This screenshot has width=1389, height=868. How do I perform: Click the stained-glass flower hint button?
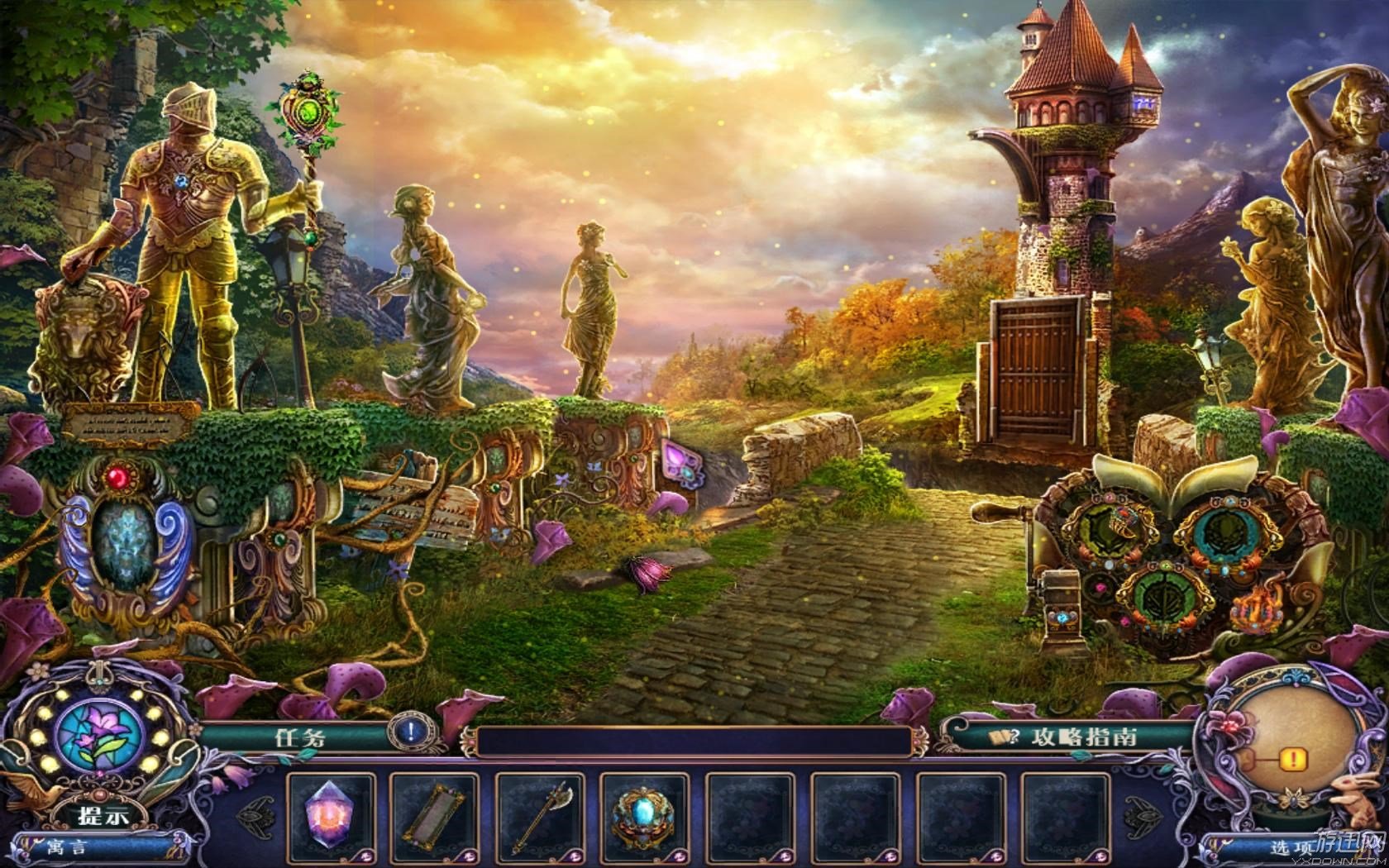[x=99, y=736]
